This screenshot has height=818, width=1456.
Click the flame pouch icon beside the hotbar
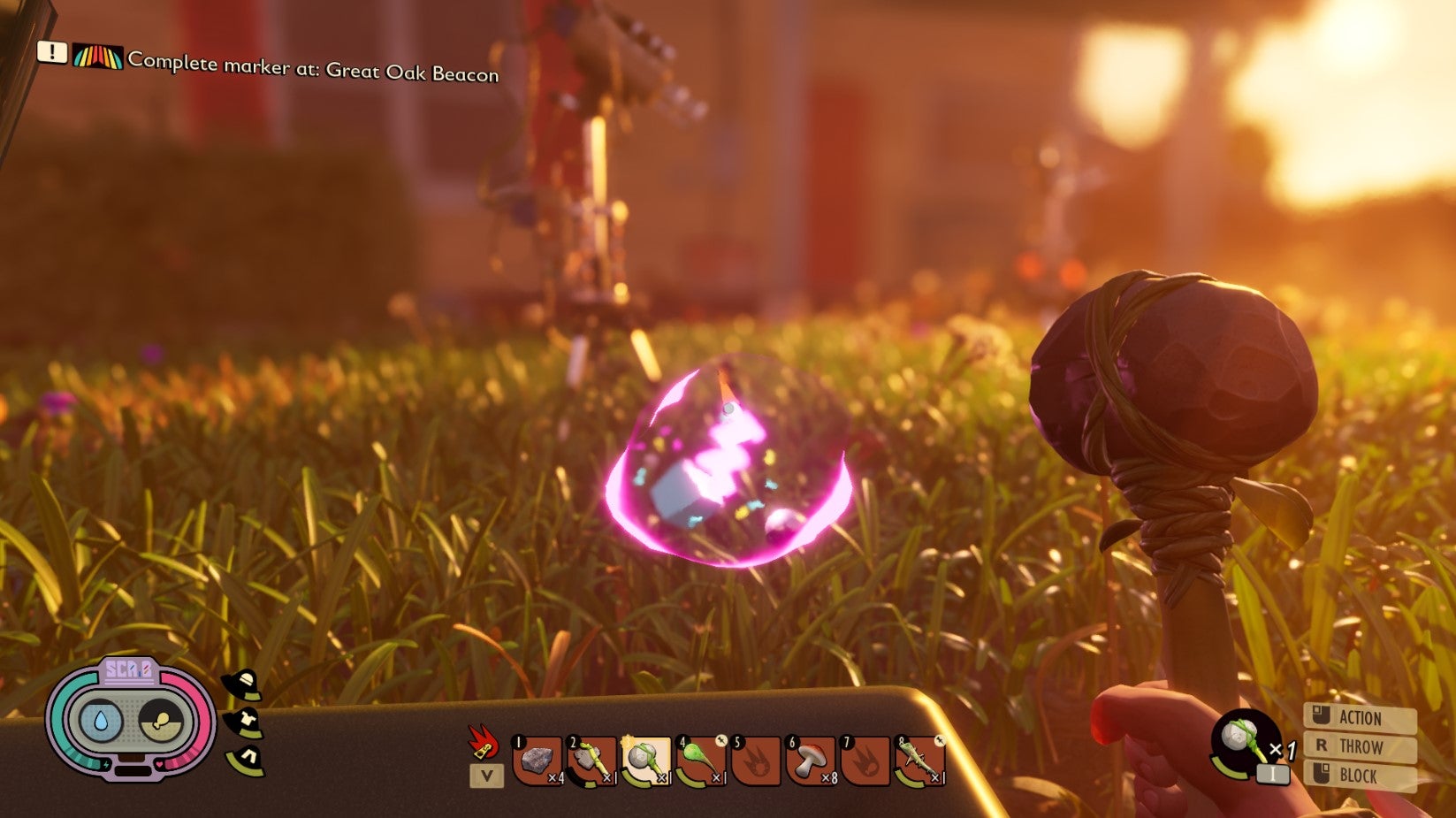click(x=482, y=741)
